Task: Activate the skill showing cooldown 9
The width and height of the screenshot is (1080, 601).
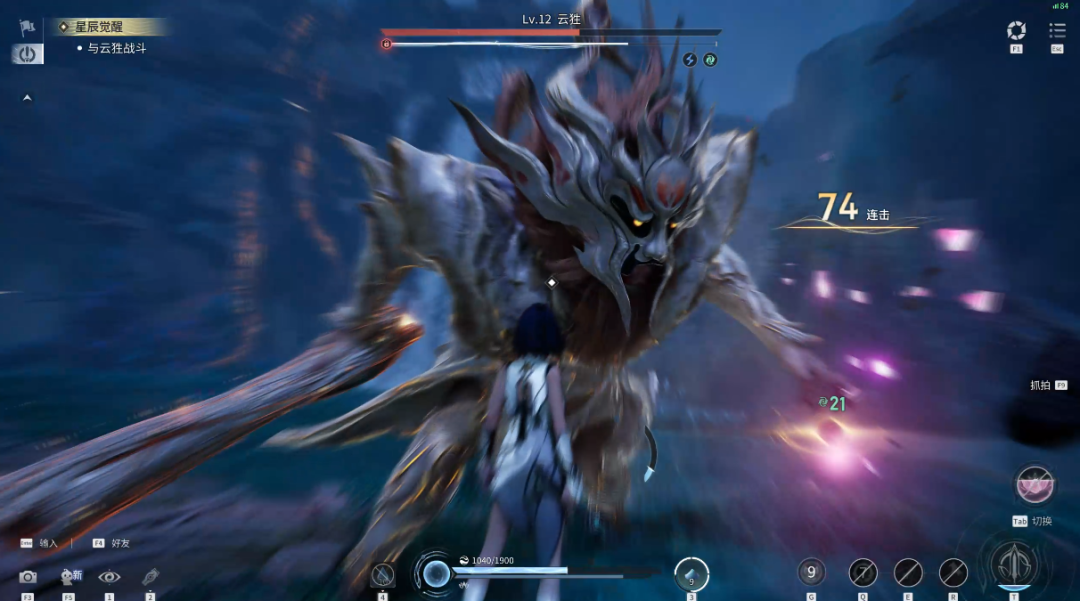Action: [x=811, y=572]
